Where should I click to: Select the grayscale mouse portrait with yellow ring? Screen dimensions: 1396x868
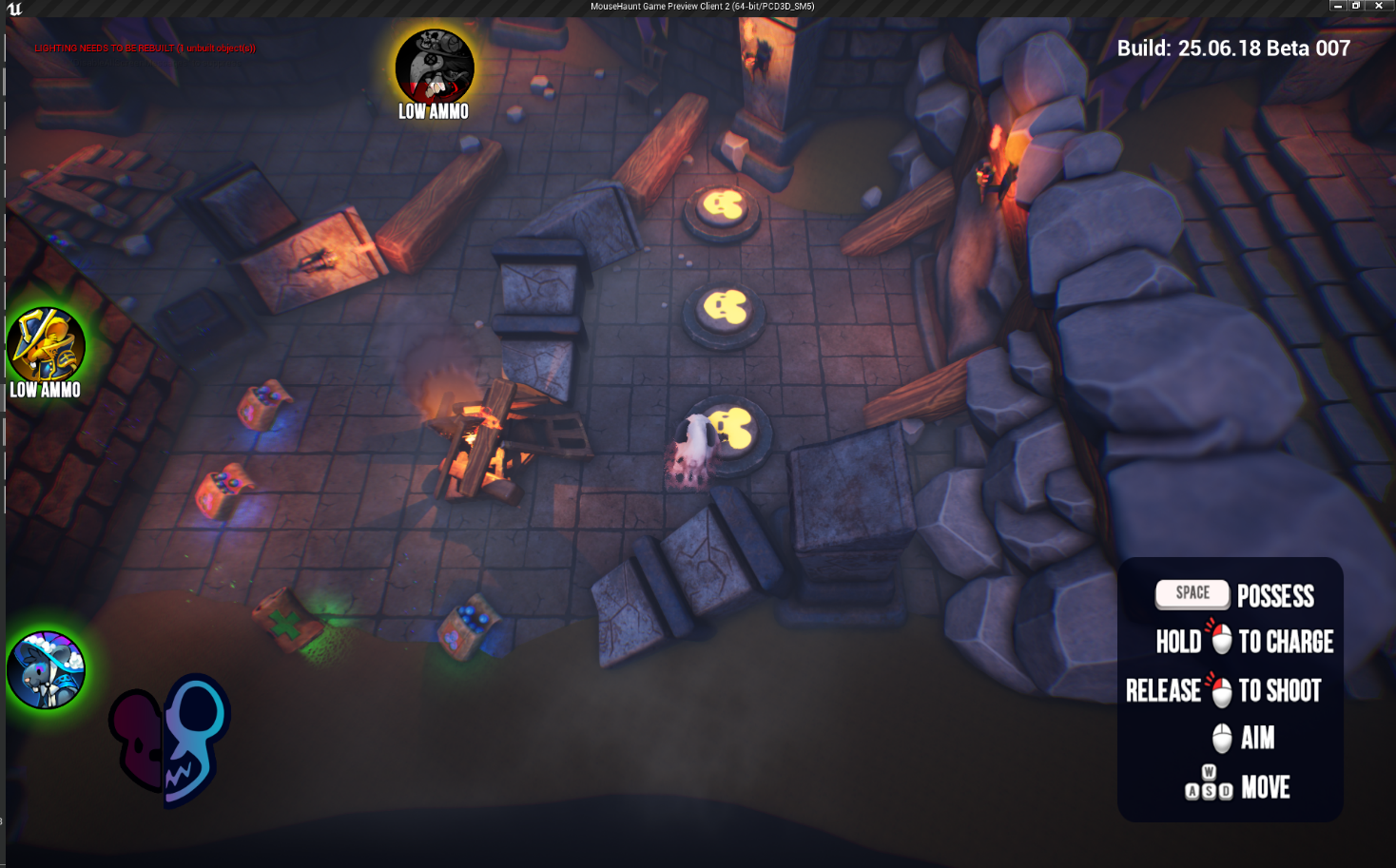435,67
